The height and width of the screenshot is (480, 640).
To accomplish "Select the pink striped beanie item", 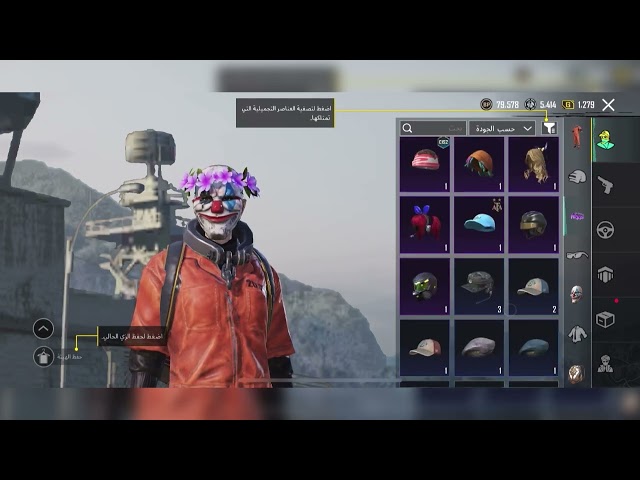I will tap(425, 163).
